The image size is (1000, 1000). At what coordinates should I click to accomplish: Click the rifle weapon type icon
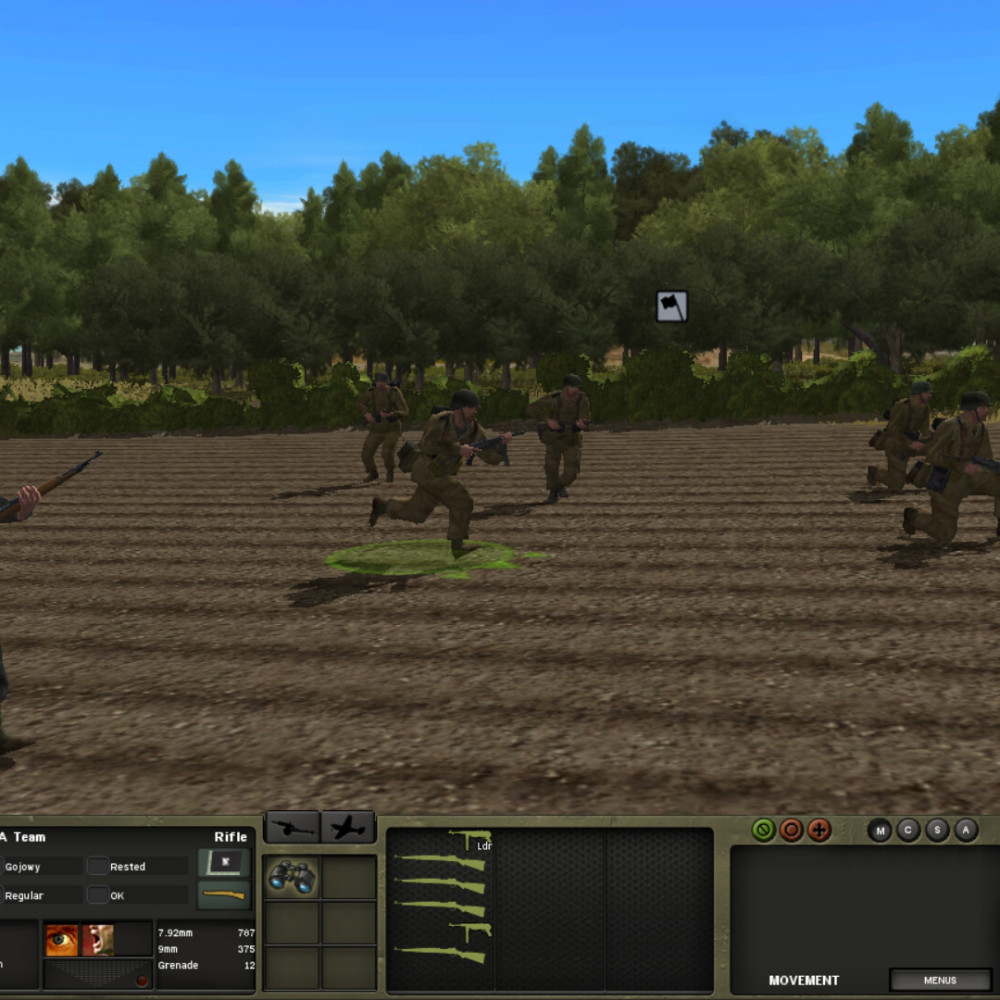[x=224, y=895]
